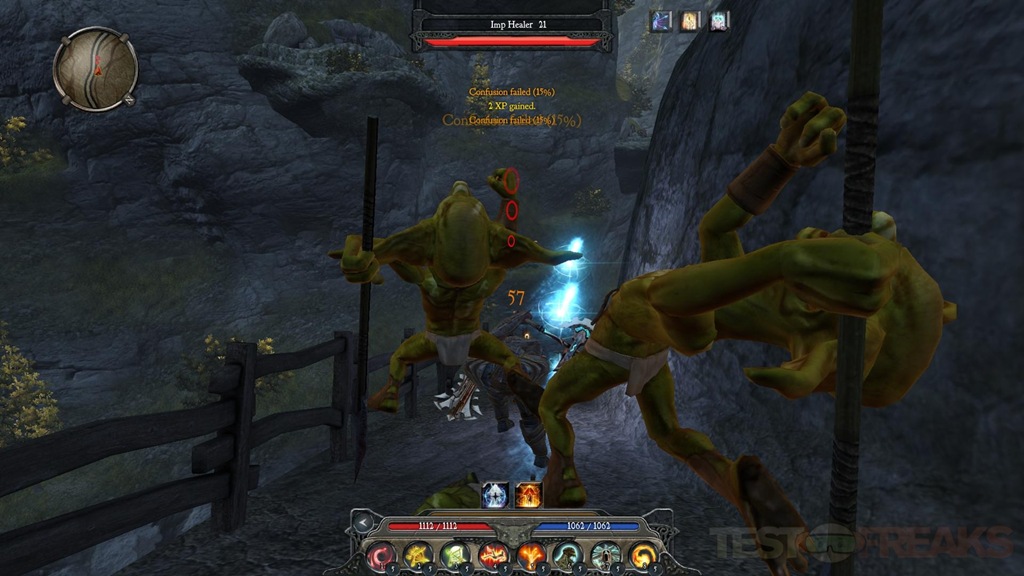The image size is (1024, 576).
Task: Click the pale cyan creature buff icon
Action: (720, 21)
